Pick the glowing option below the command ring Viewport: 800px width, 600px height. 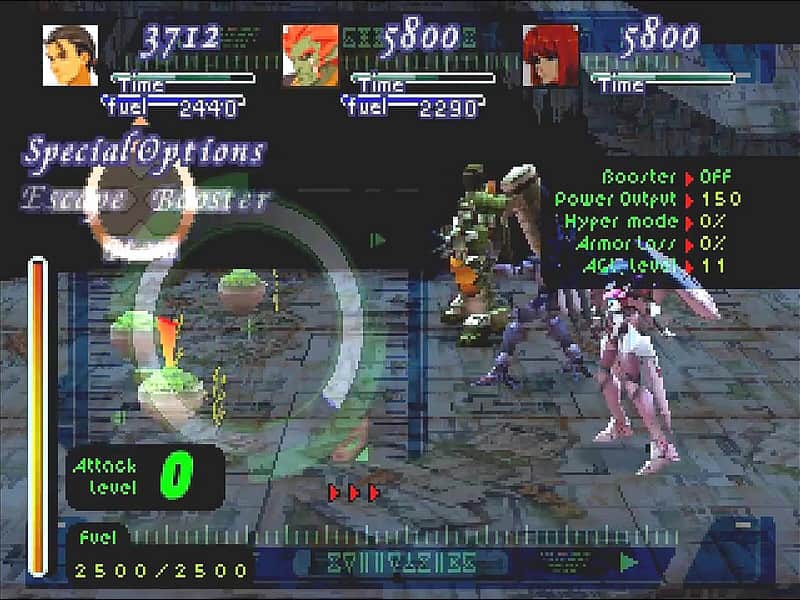click(141, 248)
